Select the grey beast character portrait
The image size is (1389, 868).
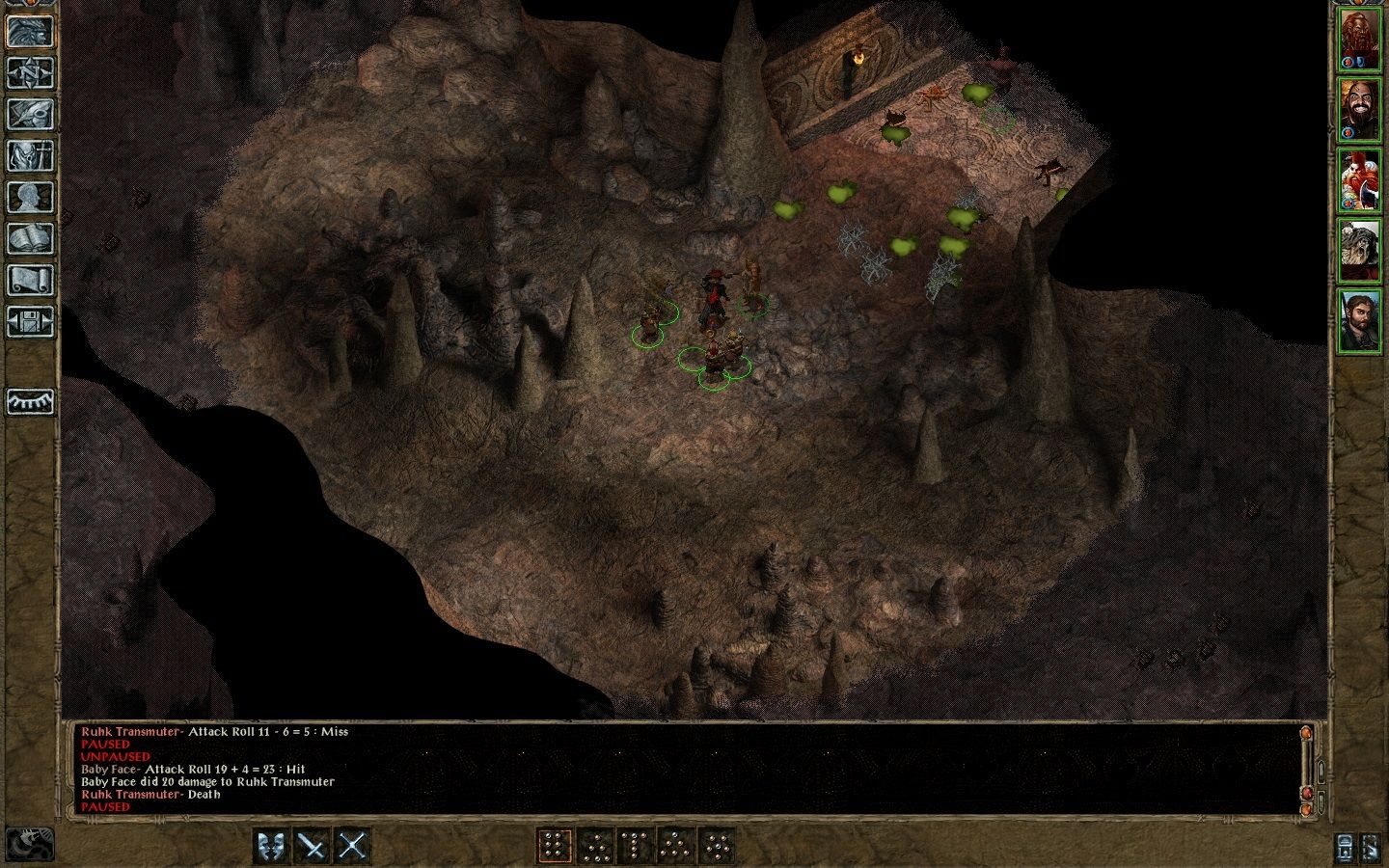tap(1360, 250)
